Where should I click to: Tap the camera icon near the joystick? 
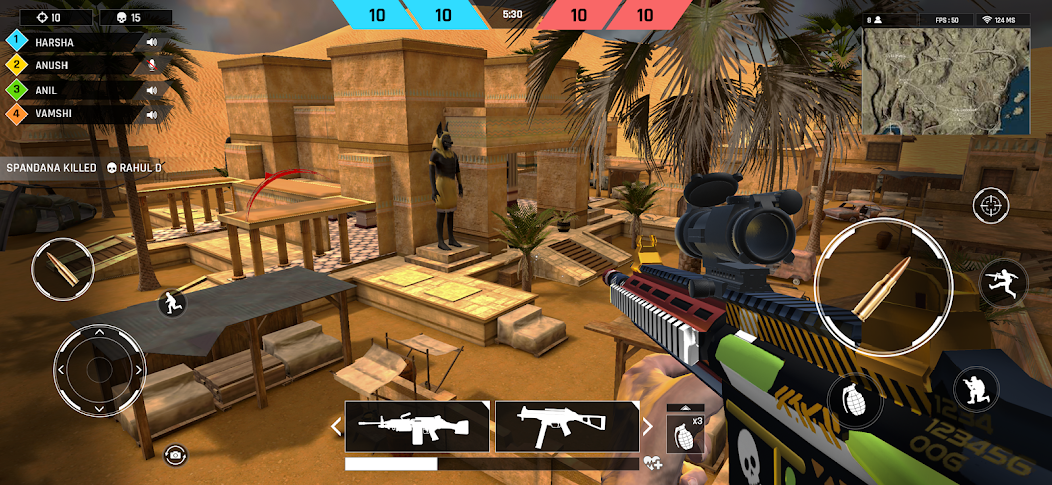[x=175, y=455]
